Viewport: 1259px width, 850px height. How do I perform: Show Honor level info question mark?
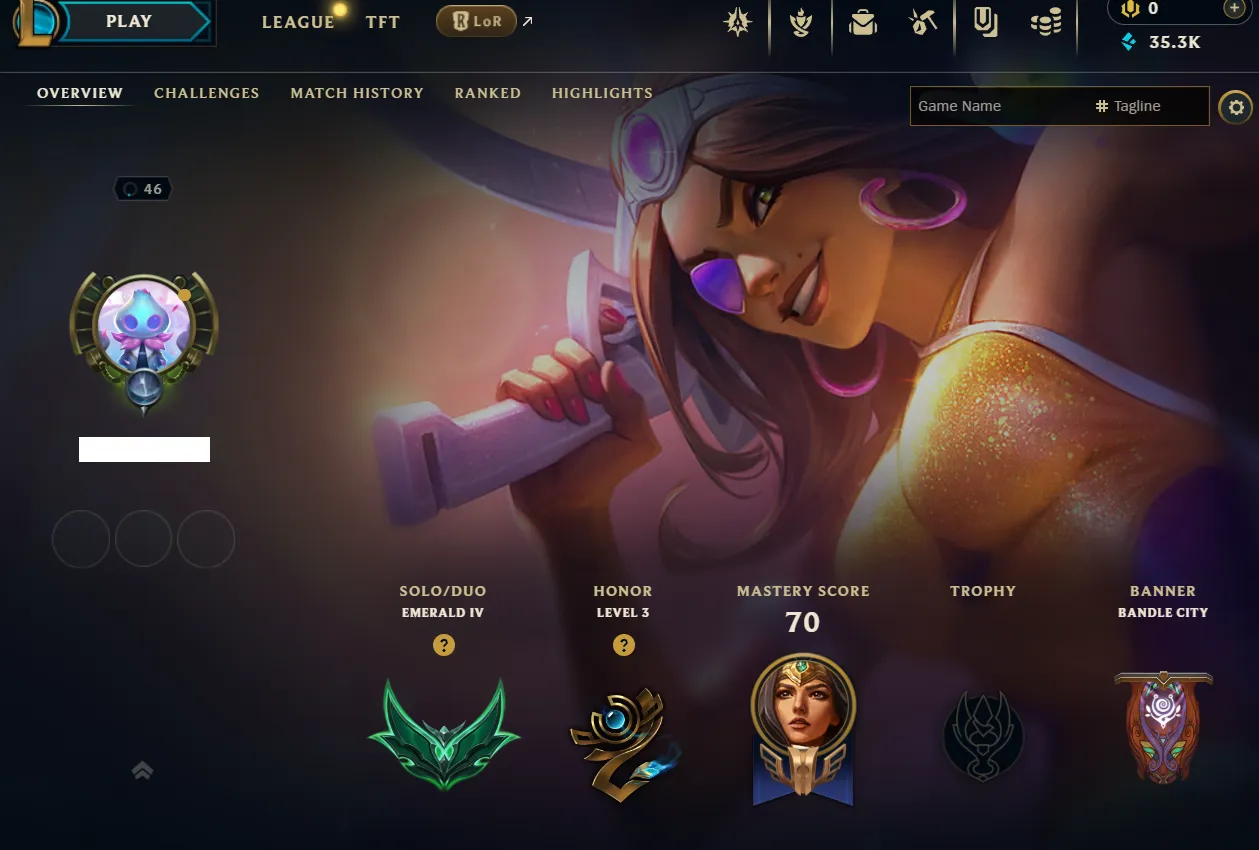[623, 645]
